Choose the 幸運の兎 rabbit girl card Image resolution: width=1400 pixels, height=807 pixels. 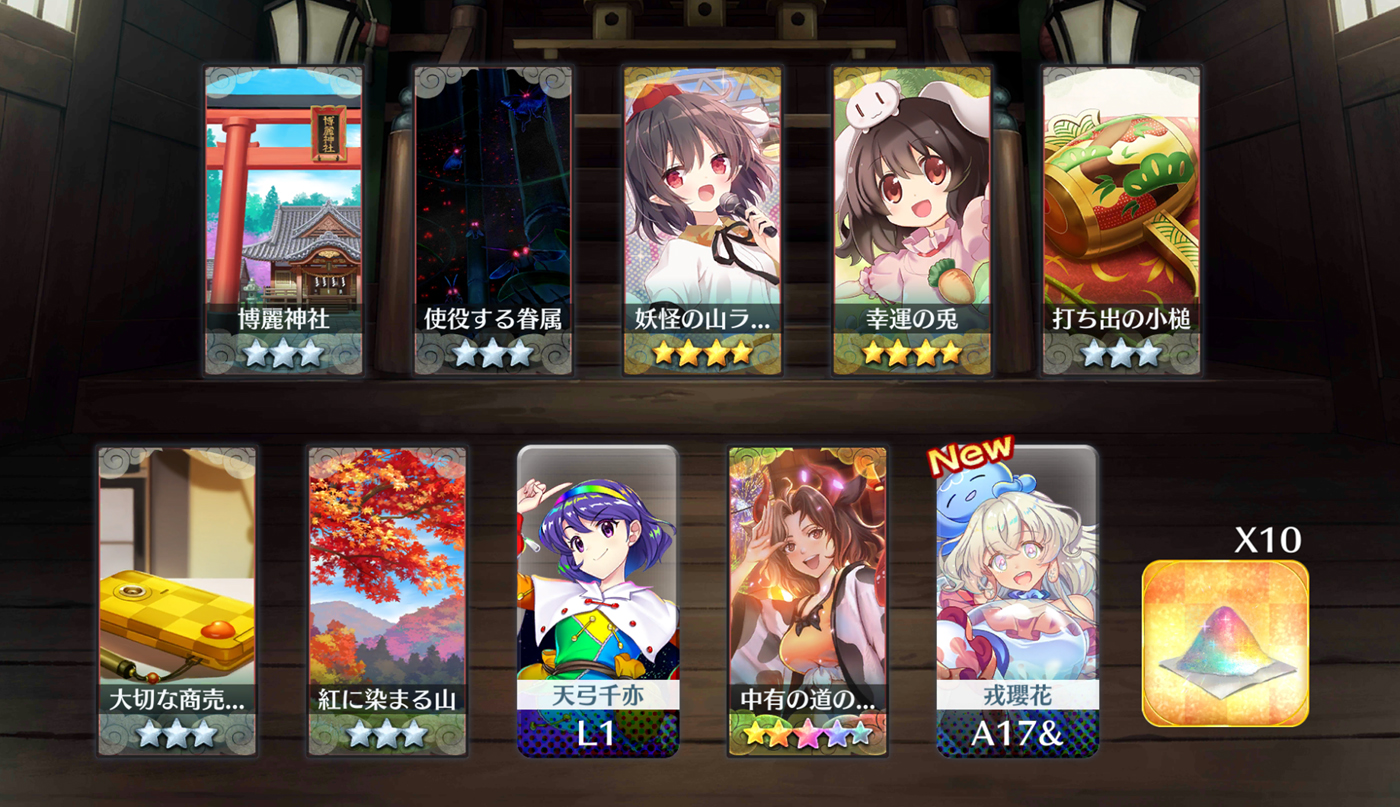point(912,220)
